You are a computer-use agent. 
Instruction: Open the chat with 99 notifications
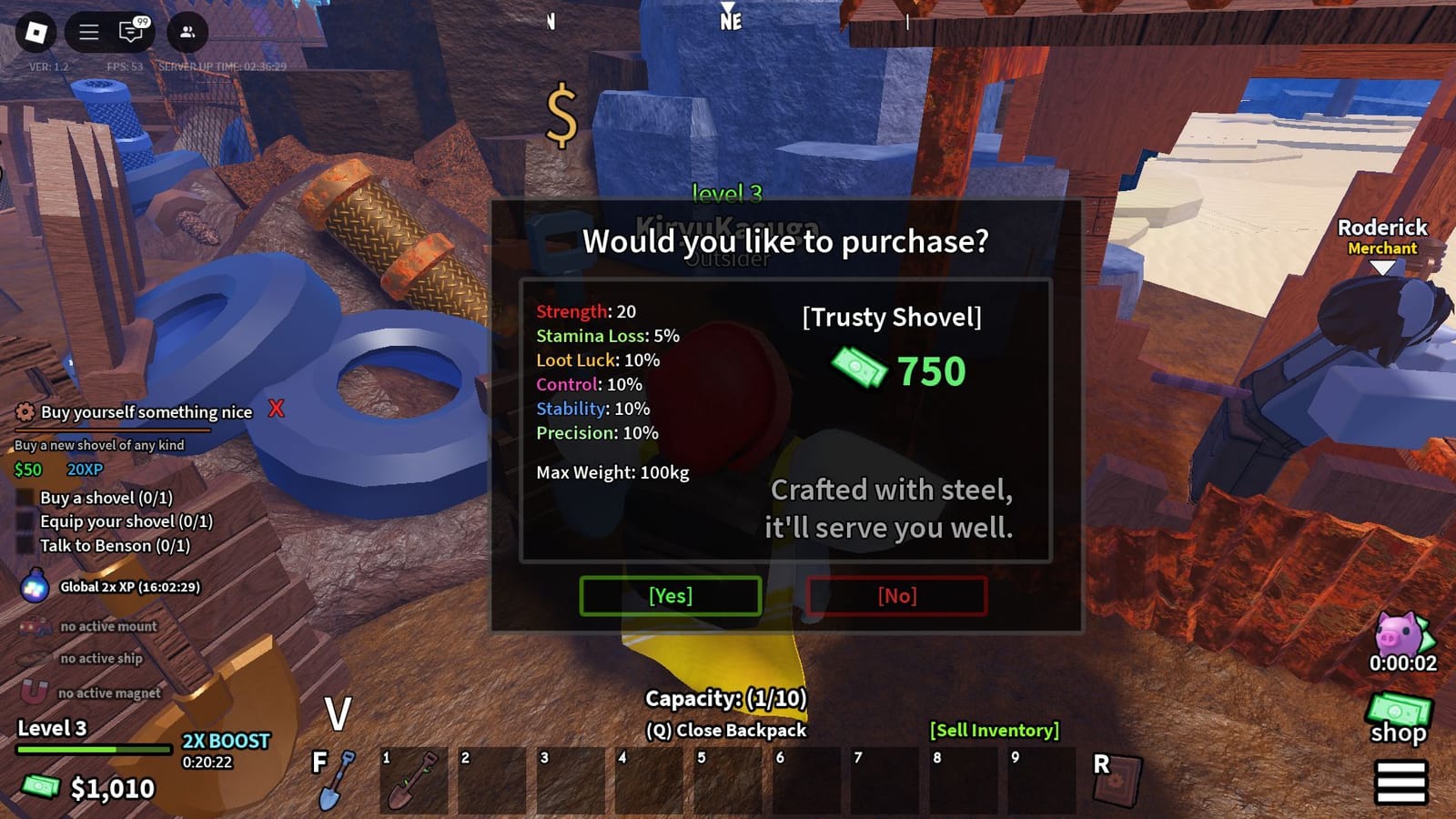pos(129,32)
